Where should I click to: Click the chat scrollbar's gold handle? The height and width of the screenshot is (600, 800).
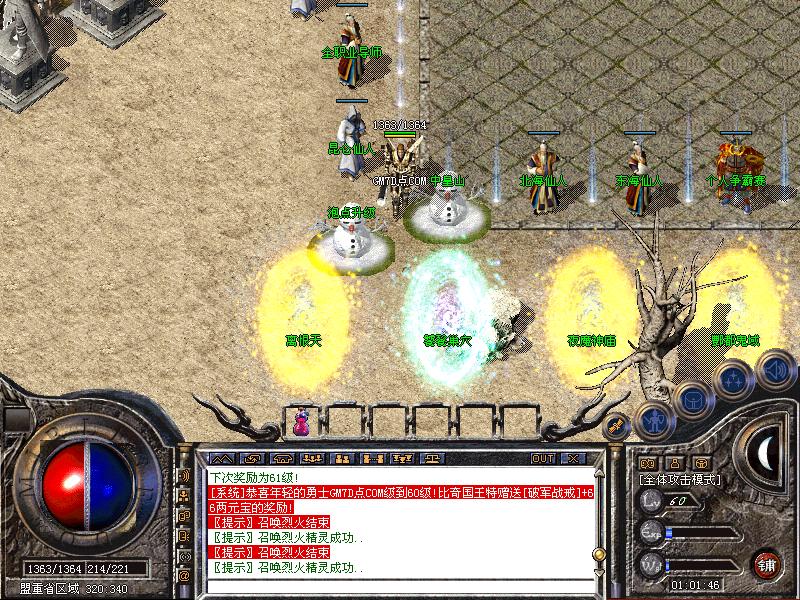point(598,553)
